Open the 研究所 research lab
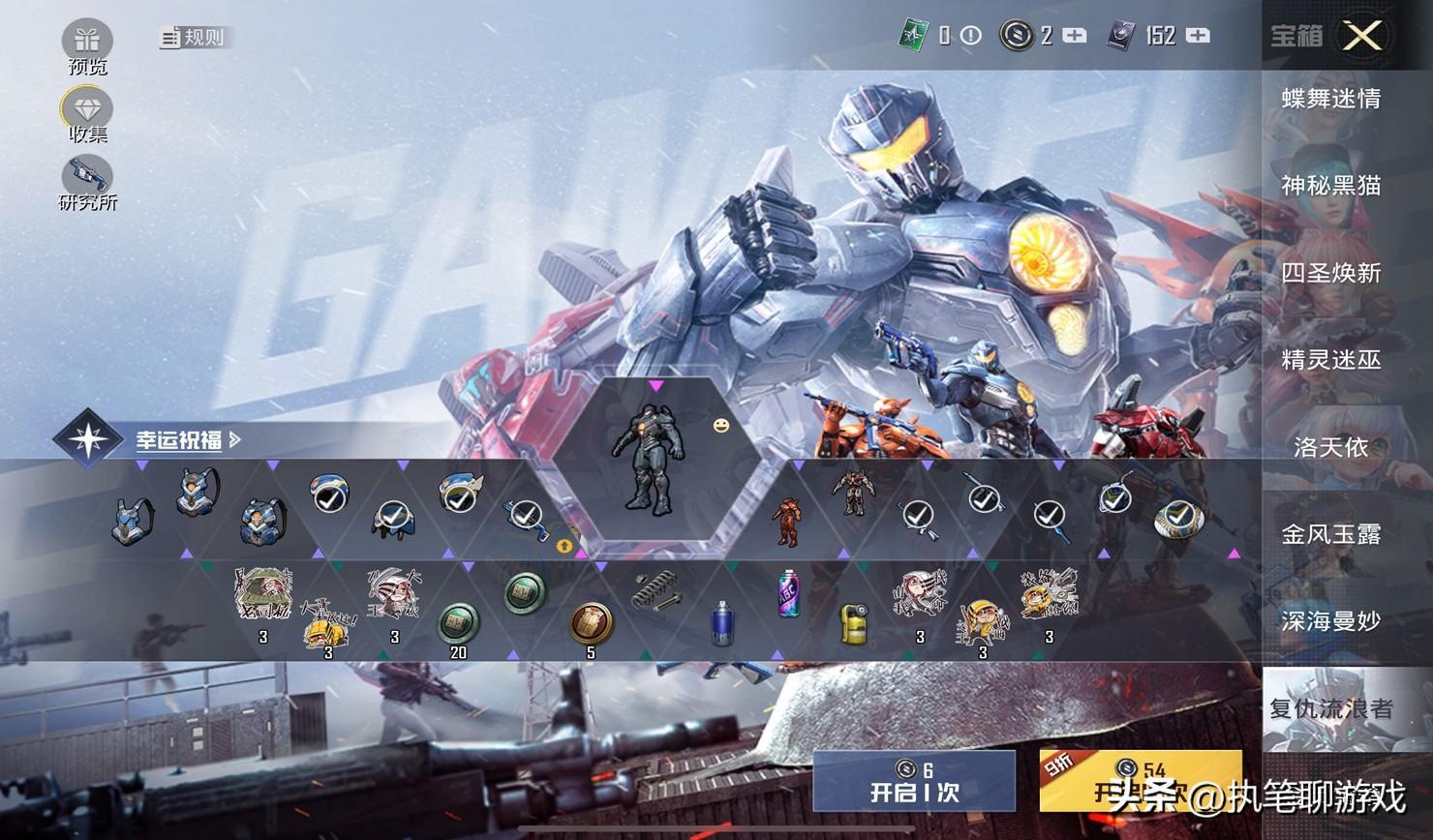The image size is (1433, 840). pos(87,178)
